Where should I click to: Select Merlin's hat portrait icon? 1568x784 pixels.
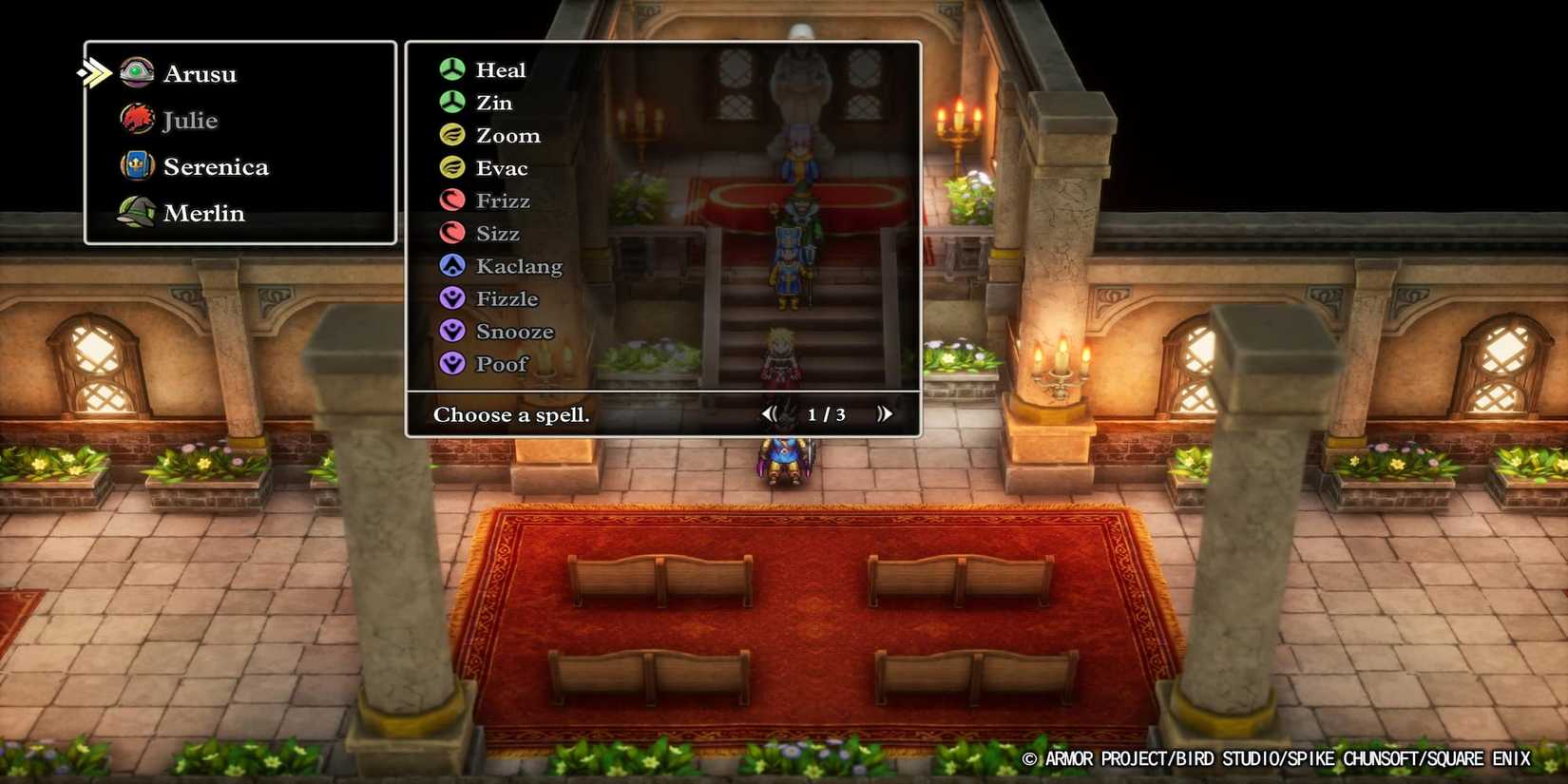[x=138, y=212]
